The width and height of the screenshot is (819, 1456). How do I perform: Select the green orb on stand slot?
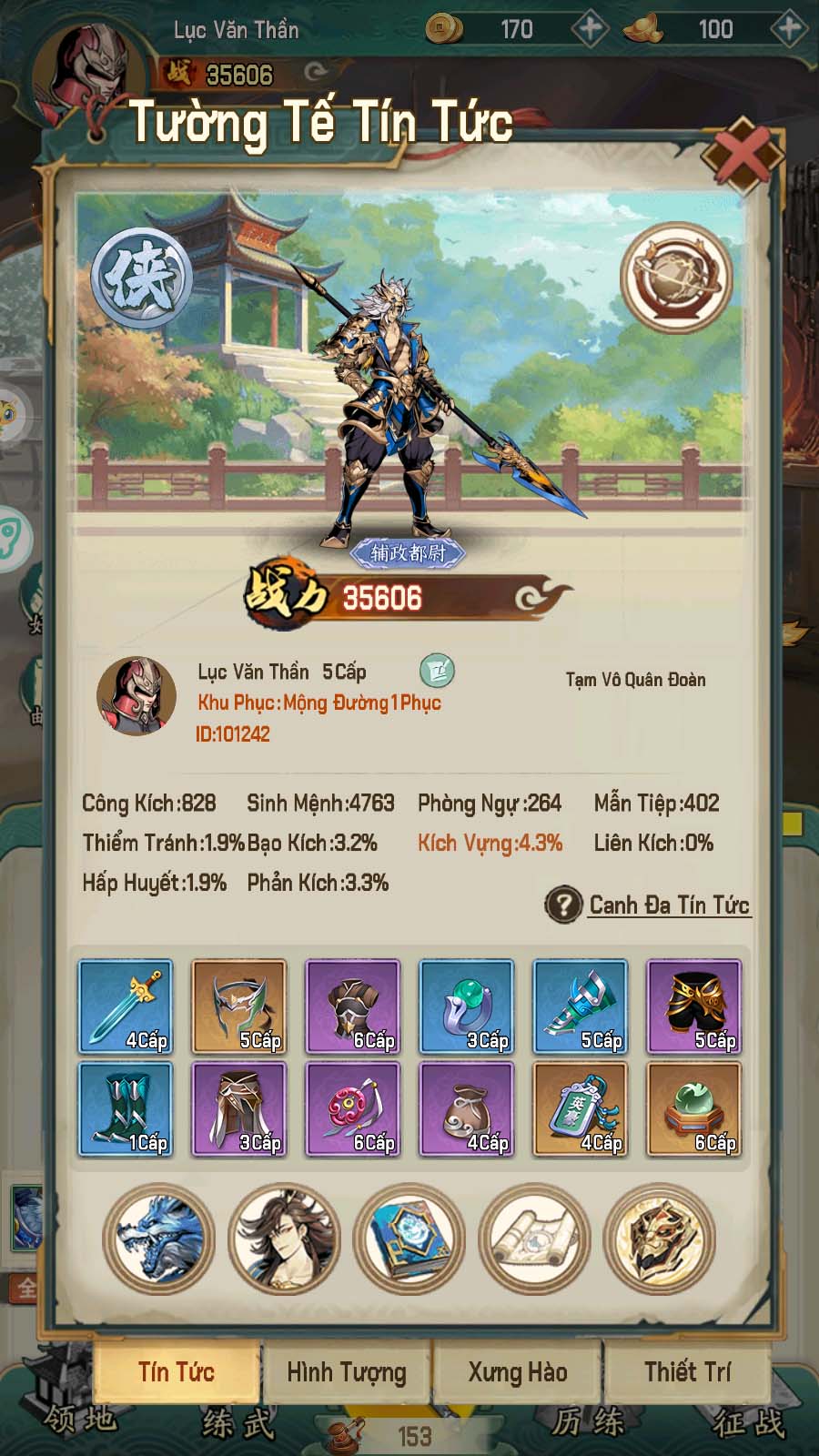click(x=694, y=1109)
